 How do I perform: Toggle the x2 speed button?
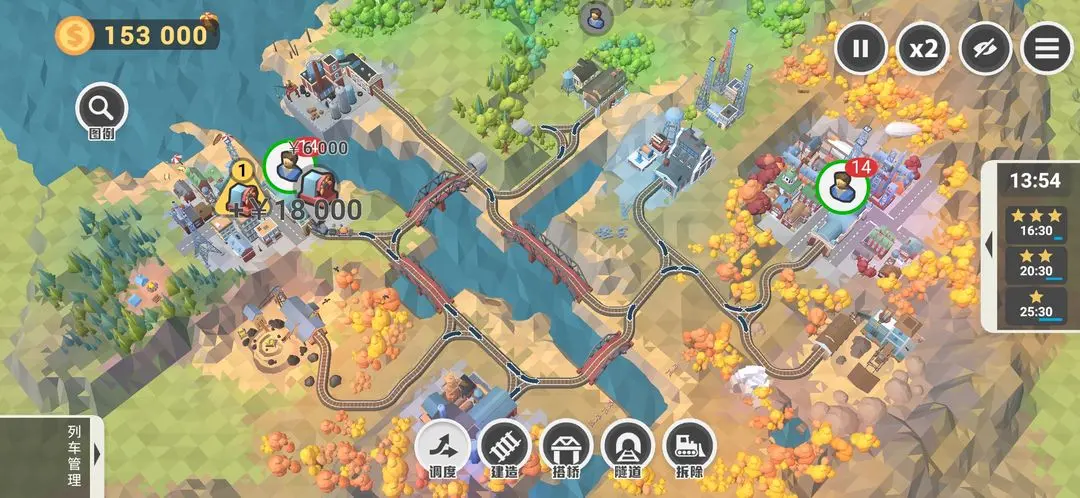[x=922, y=47]
